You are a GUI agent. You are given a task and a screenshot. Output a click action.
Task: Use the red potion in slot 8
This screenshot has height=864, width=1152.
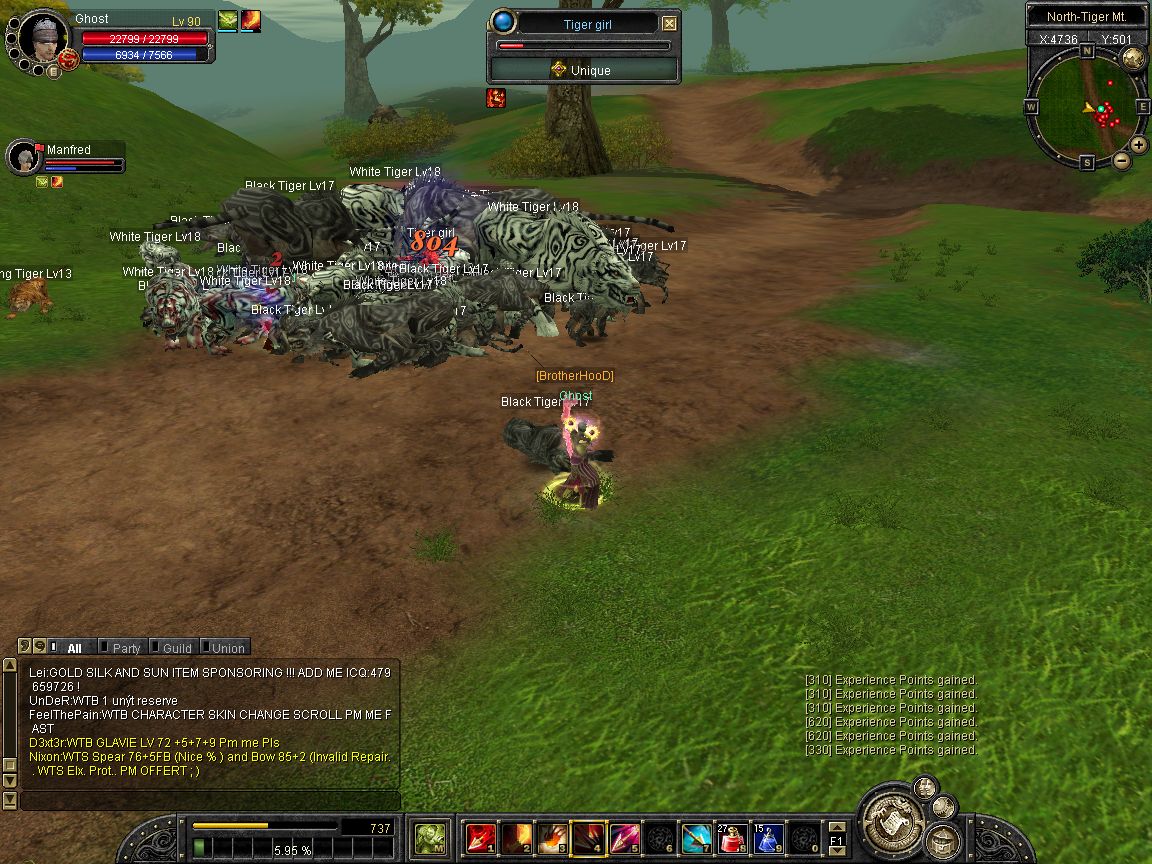[733, 838]
